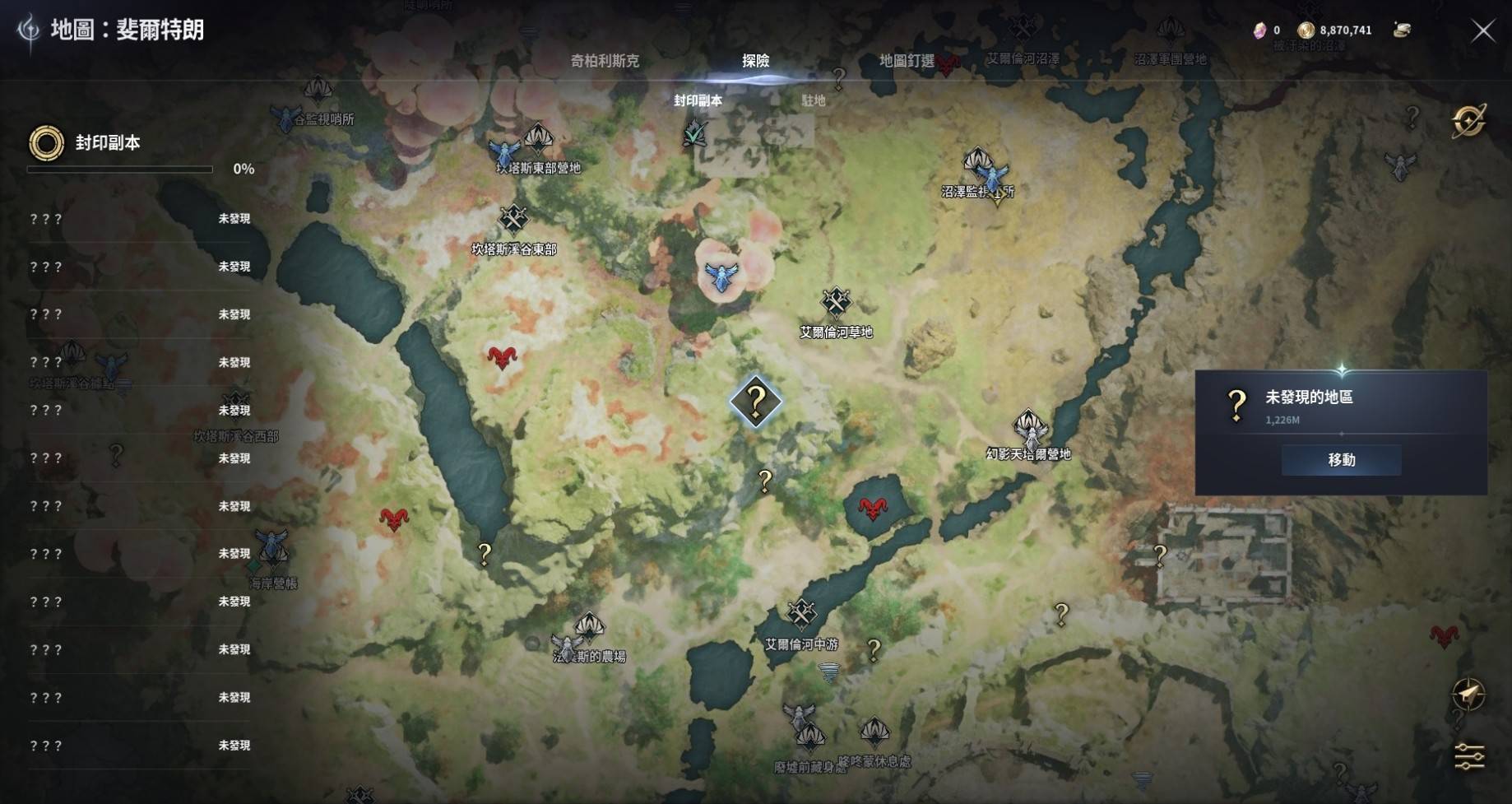Select the red boss icon in the lake

(x=873, y=509)
